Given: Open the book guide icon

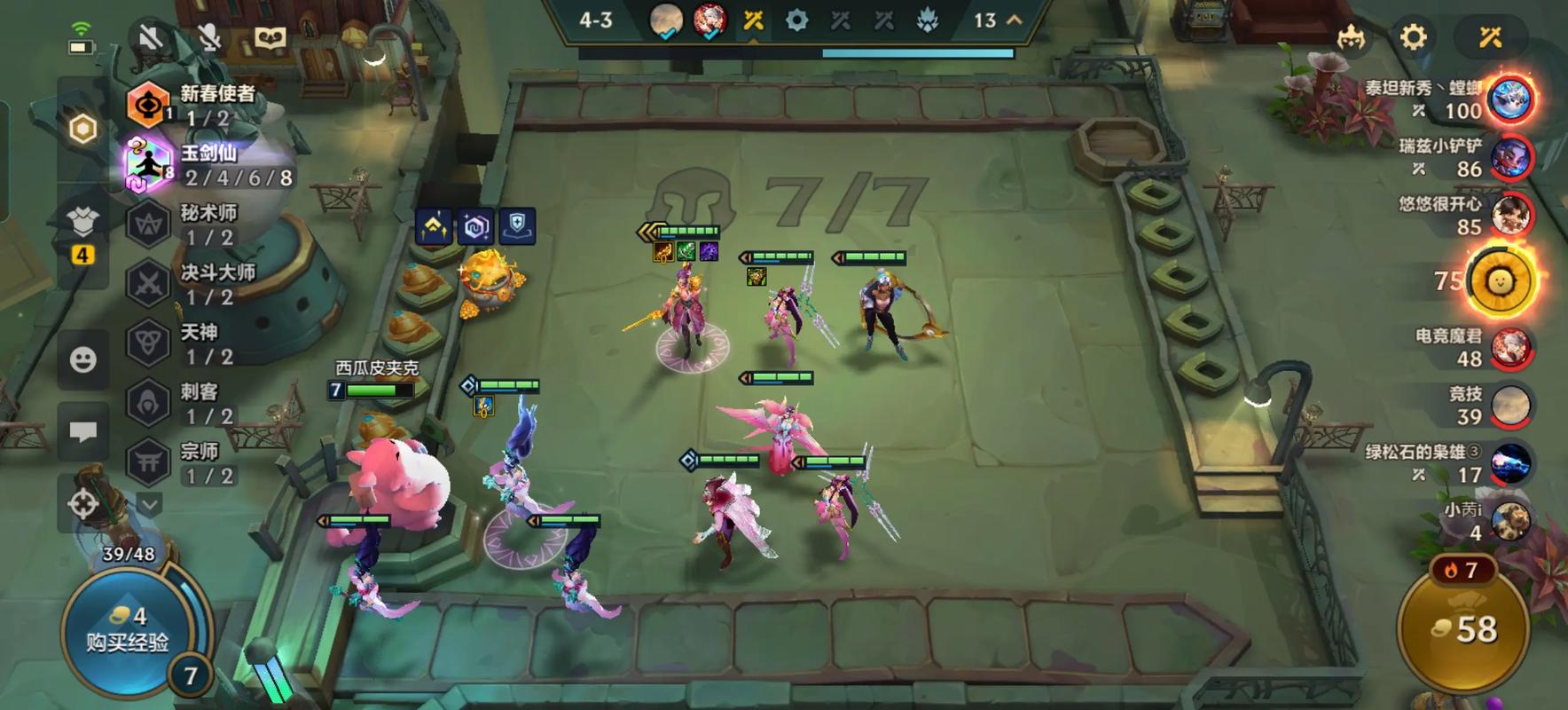Looking at the screenshot, I should [x=270, y=37].
